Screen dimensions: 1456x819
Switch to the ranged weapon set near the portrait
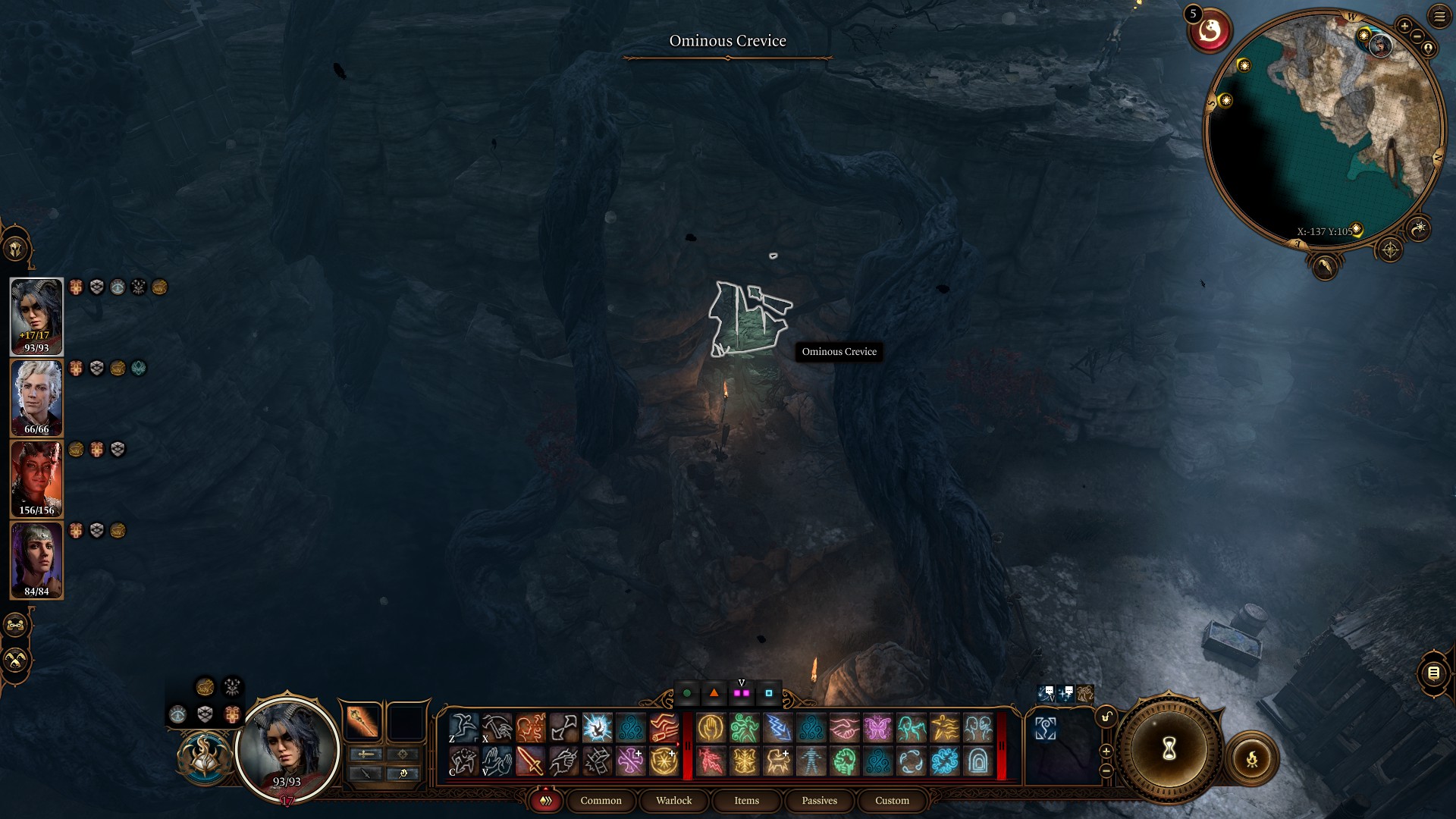coord(403,754)
